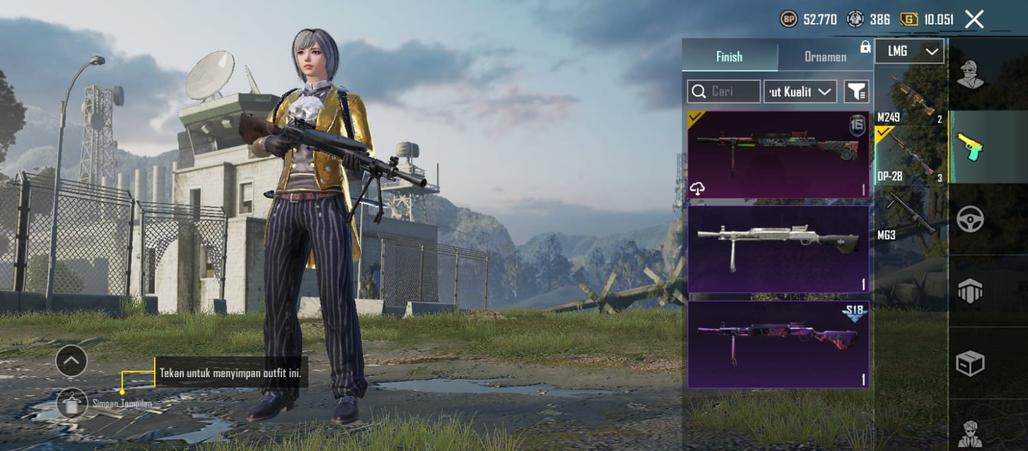Open the Ornamen tab
Viewport: 1028px width, 451px height.
coord(825,57)
